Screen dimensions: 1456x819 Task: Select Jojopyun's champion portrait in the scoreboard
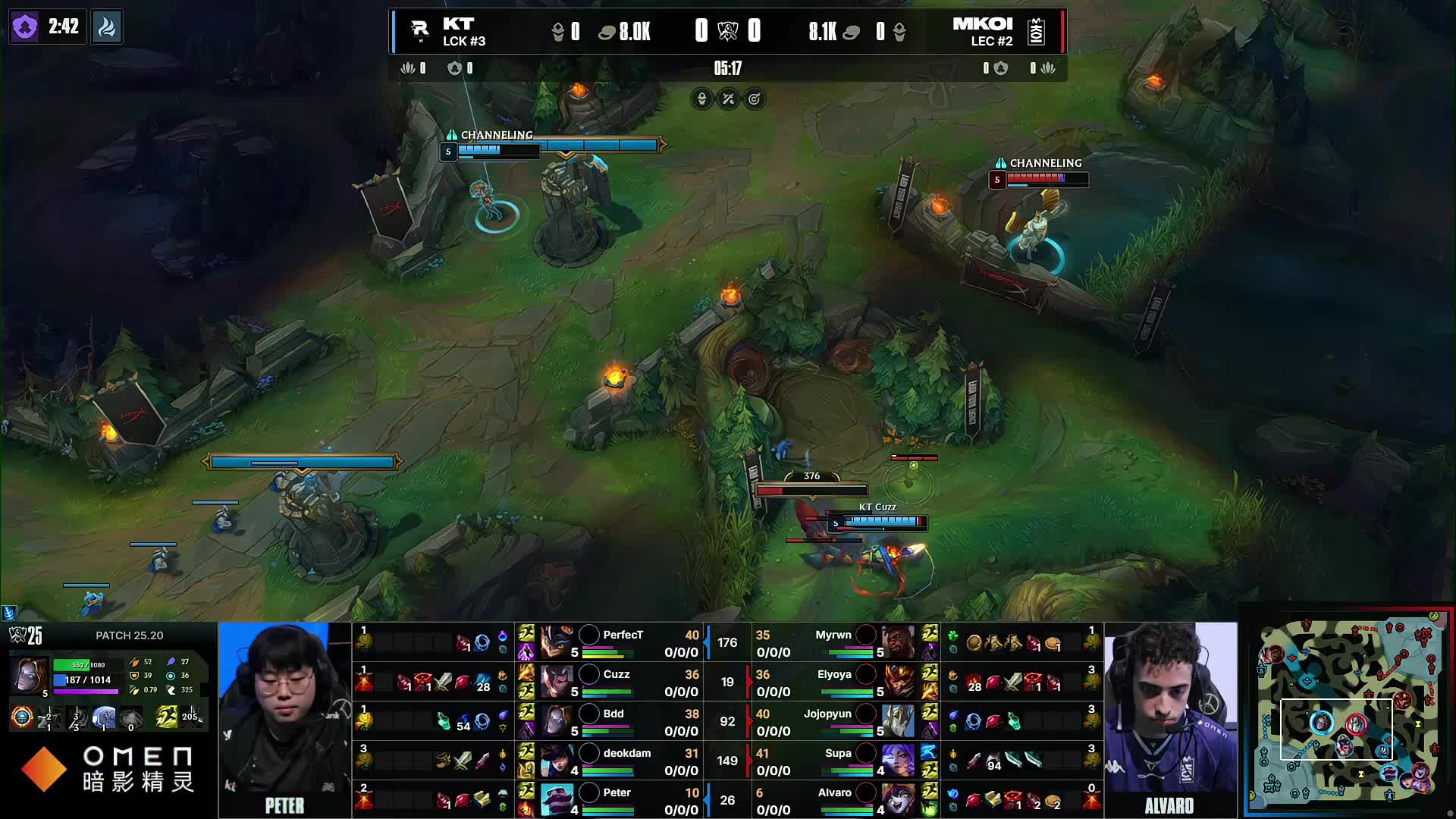point(897,721)
